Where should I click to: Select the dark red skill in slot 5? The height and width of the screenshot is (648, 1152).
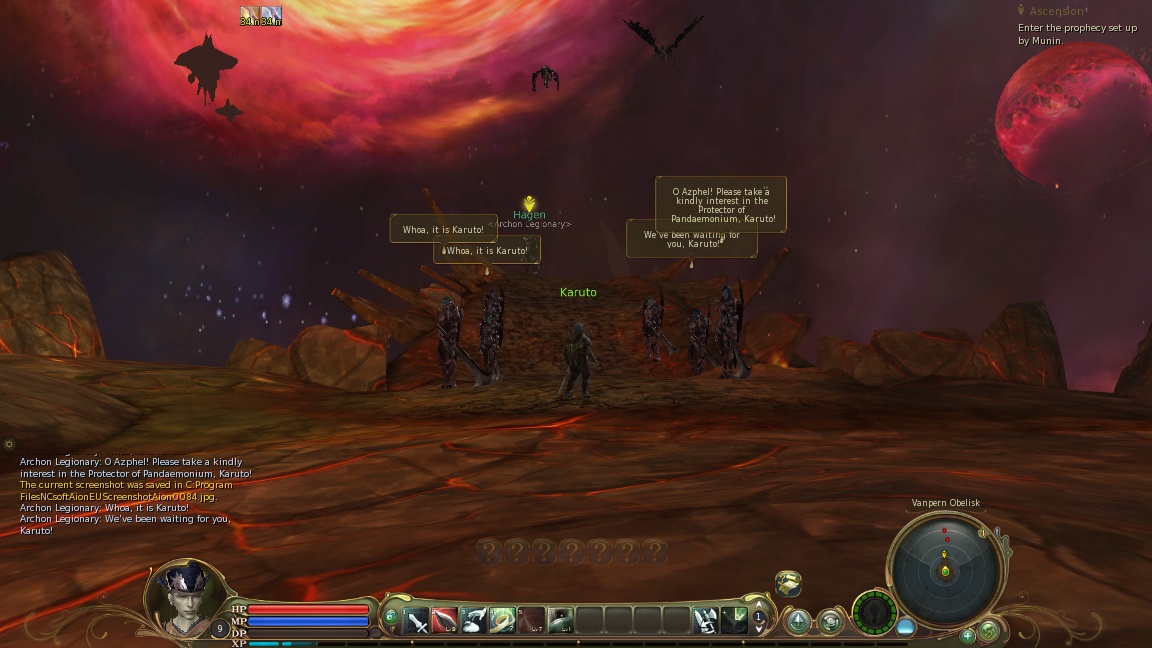[532, 621]
